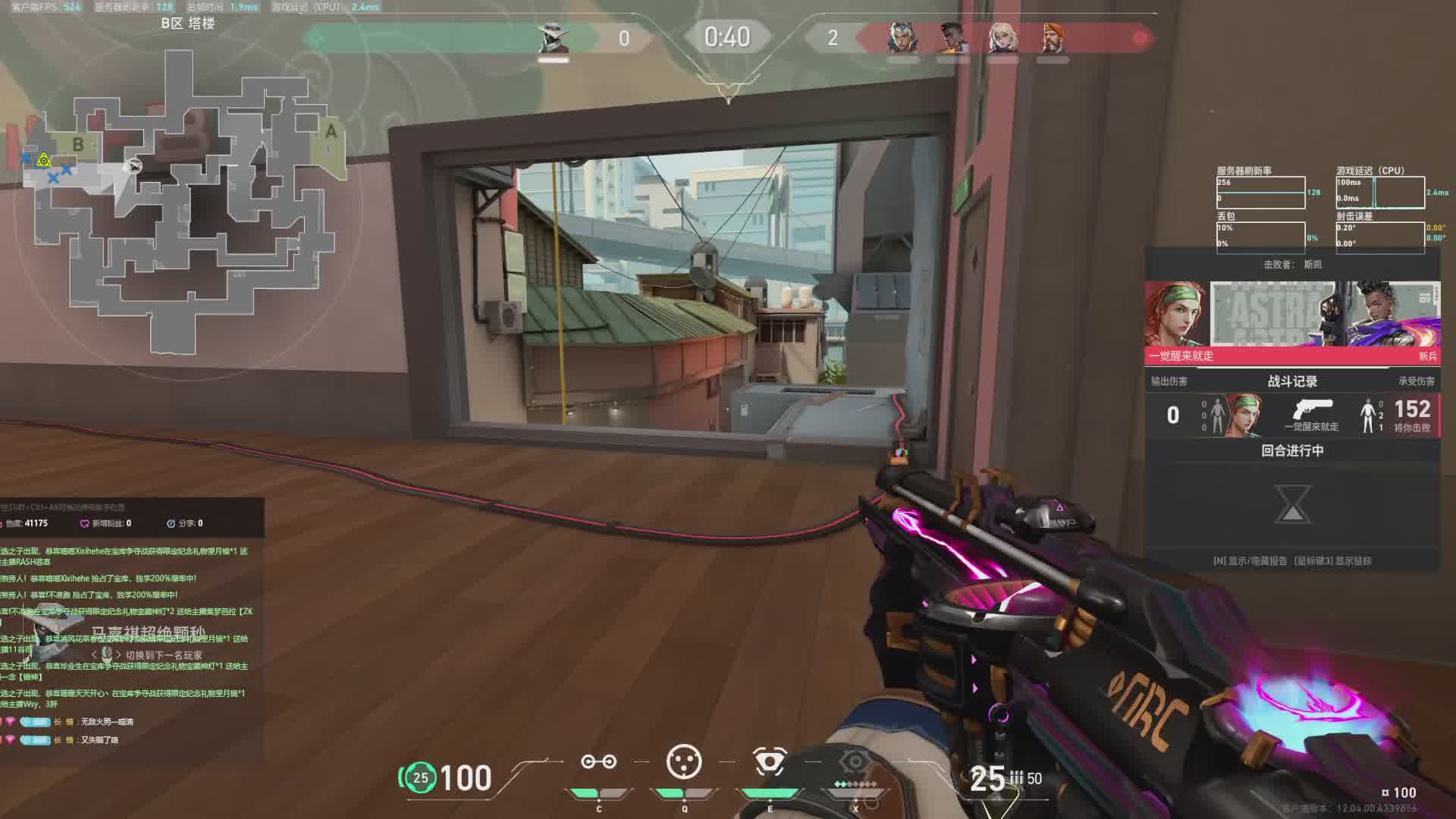Activate the Cyber Cage ability icon

click(684, 762)
